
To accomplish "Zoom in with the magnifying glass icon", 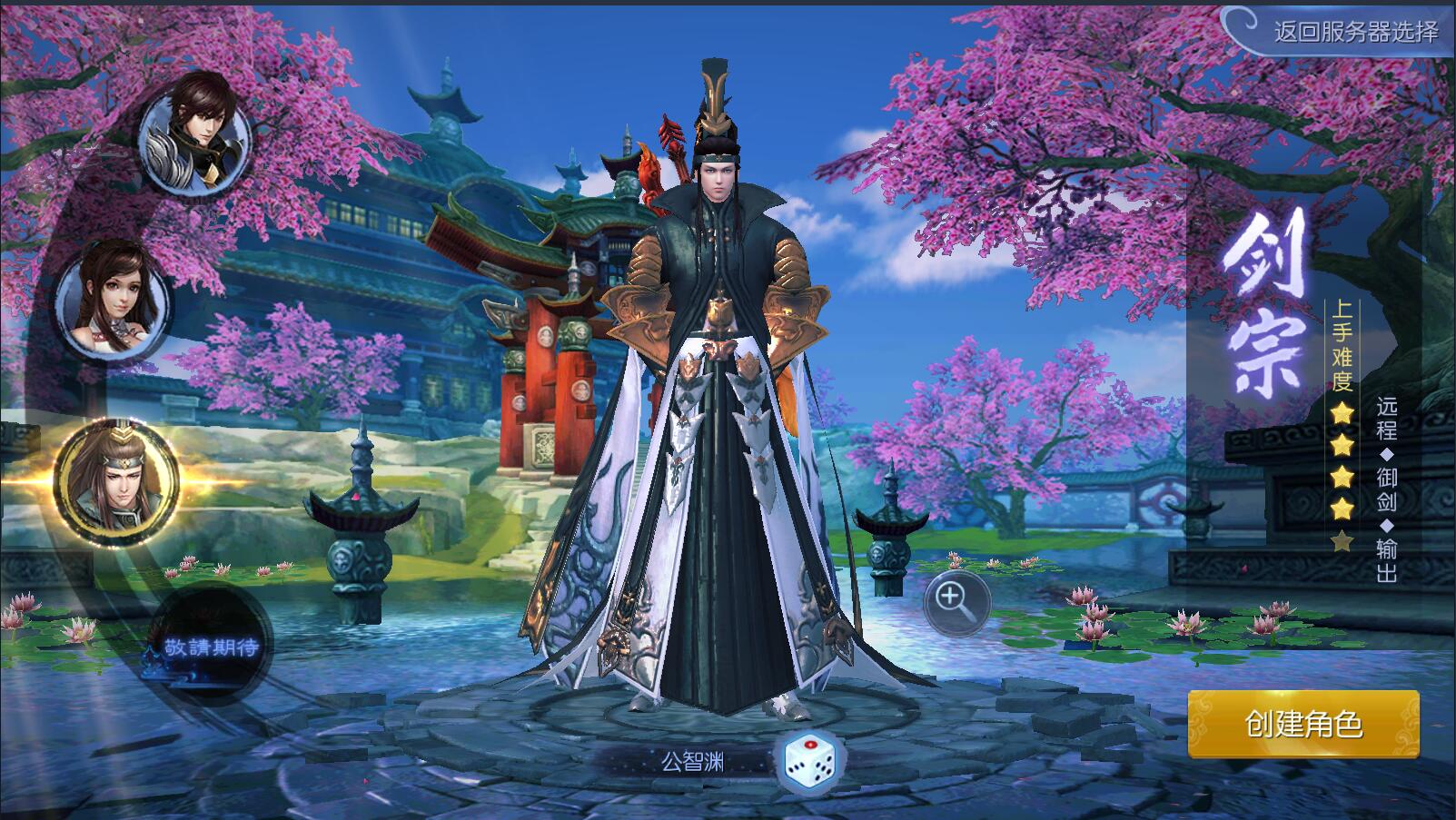I will tap(956, 600).
